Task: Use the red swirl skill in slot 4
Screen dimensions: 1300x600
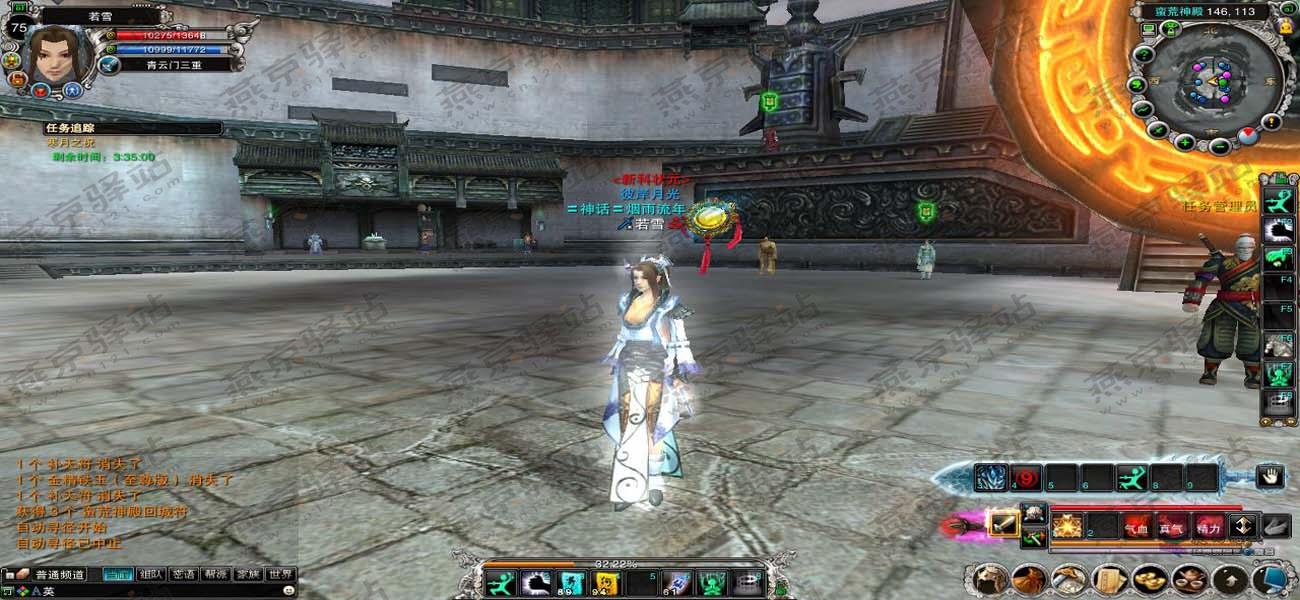Action: 1026,479
